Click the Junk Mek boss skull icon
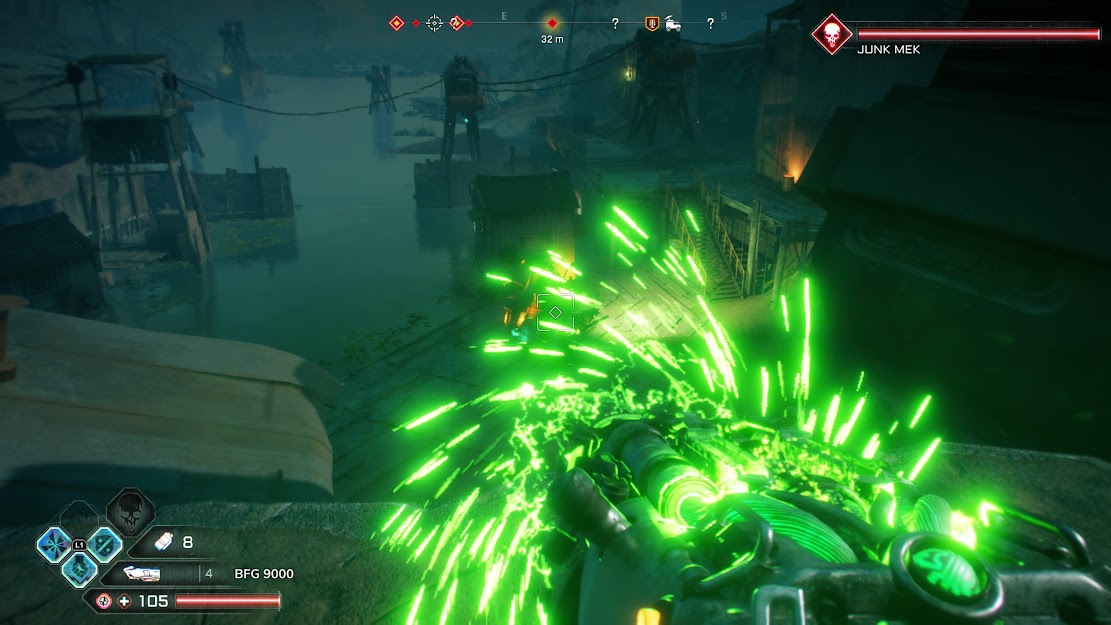The image size is (1111, 625). (830, 34)
